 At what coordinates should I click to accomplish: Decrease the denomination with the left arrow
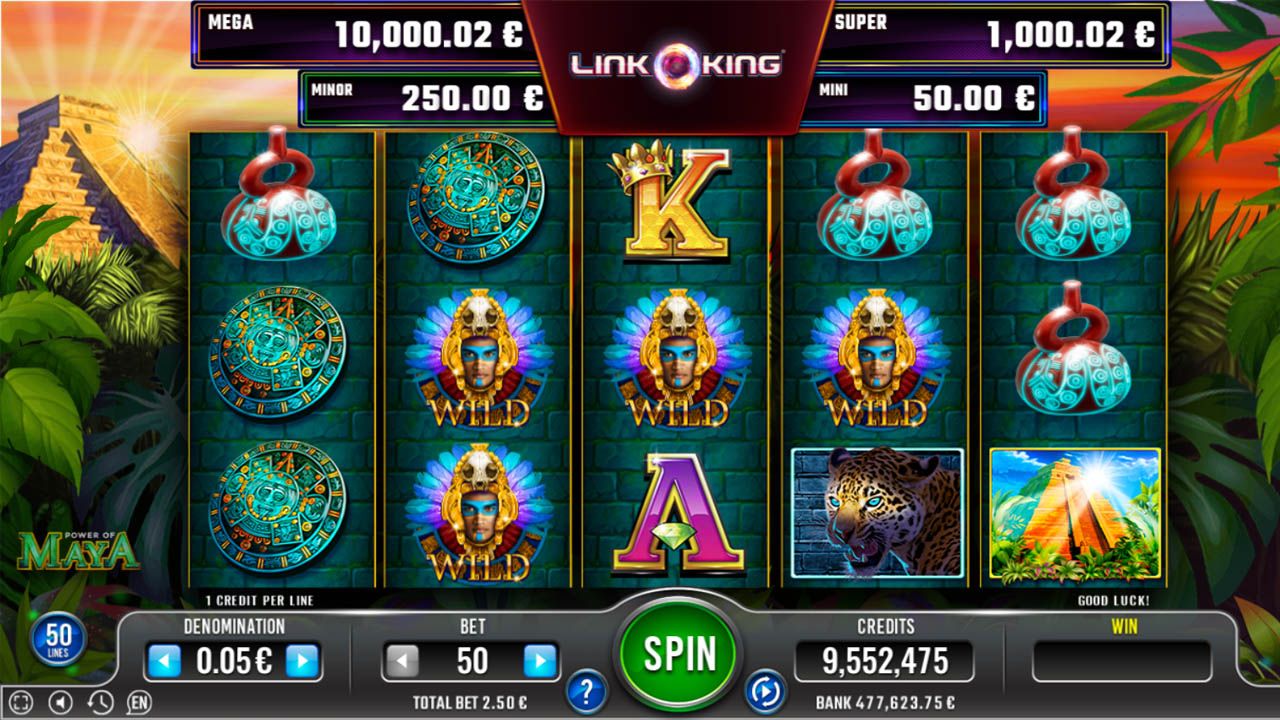pos(163,661)
